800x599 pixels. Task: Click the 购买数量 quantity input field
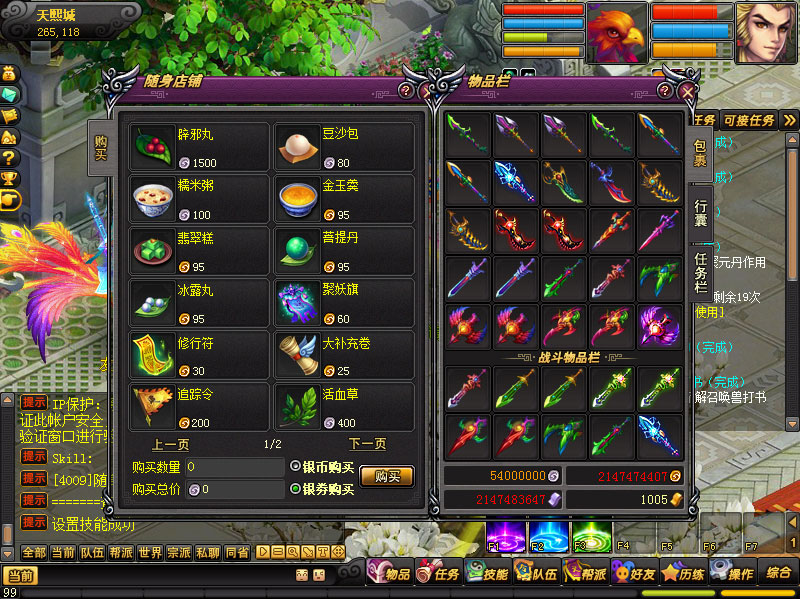pyautogui.click(x=234, y=467)
